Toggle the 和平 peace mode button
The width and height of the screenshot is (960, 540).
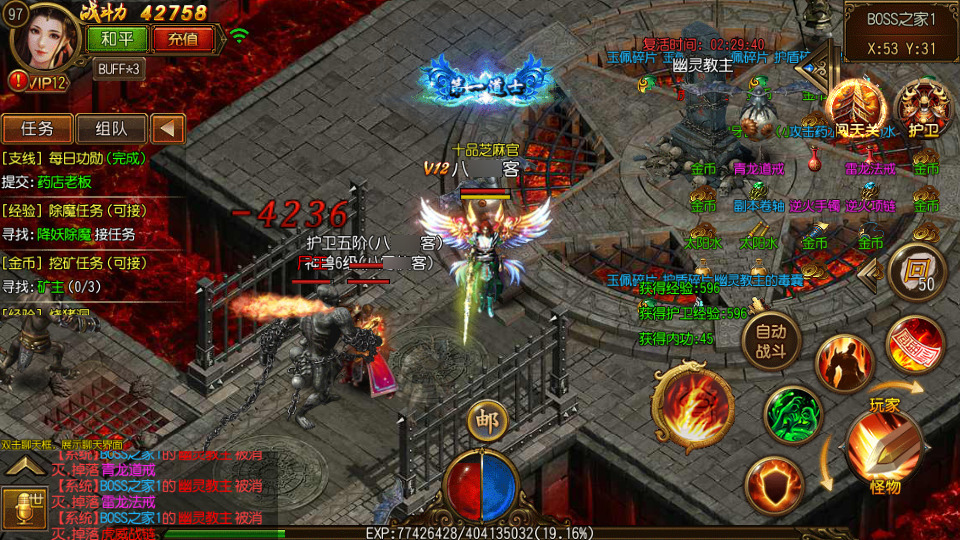pos(117,39)
